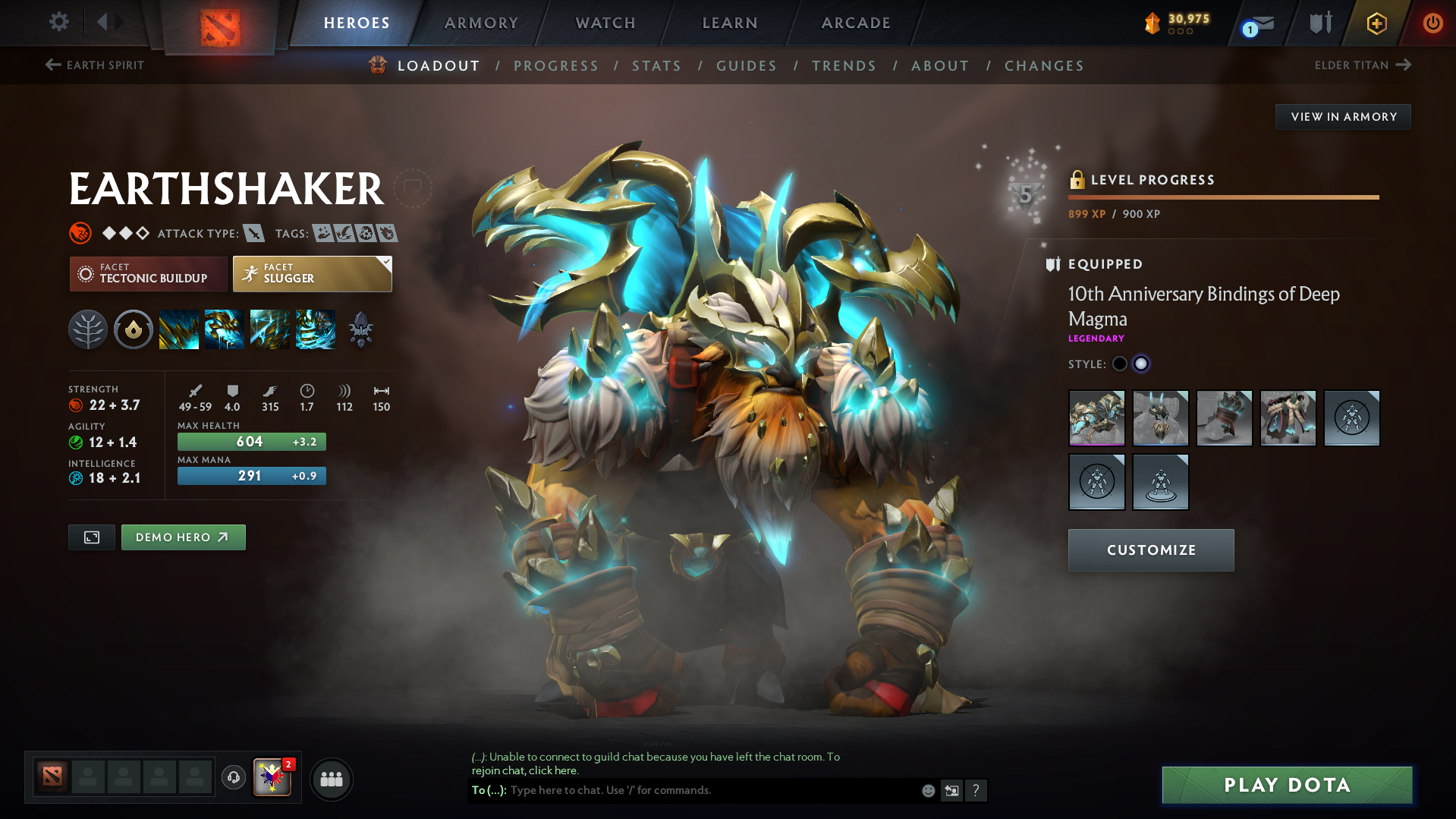This screenshot has height=819, width=1456.
Task: Select the second style radio button
Action: (1141, 364)
